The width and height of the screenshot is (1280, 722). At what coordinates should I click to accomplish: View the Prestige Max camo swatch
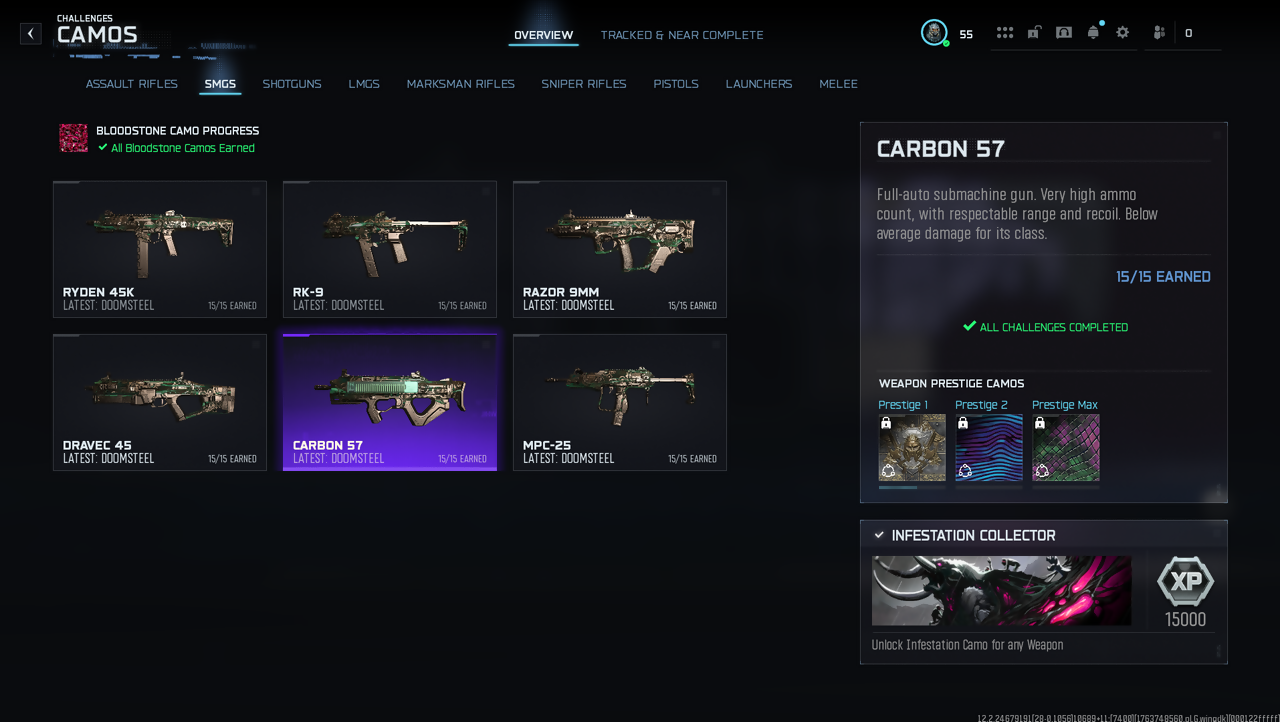tap(1066, 448)
